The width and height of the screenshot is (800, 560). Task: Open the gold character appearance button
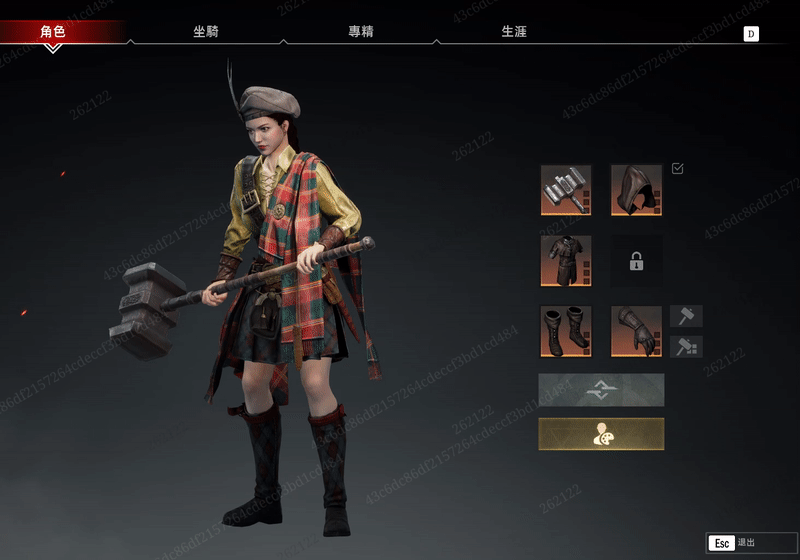point(601,434)
